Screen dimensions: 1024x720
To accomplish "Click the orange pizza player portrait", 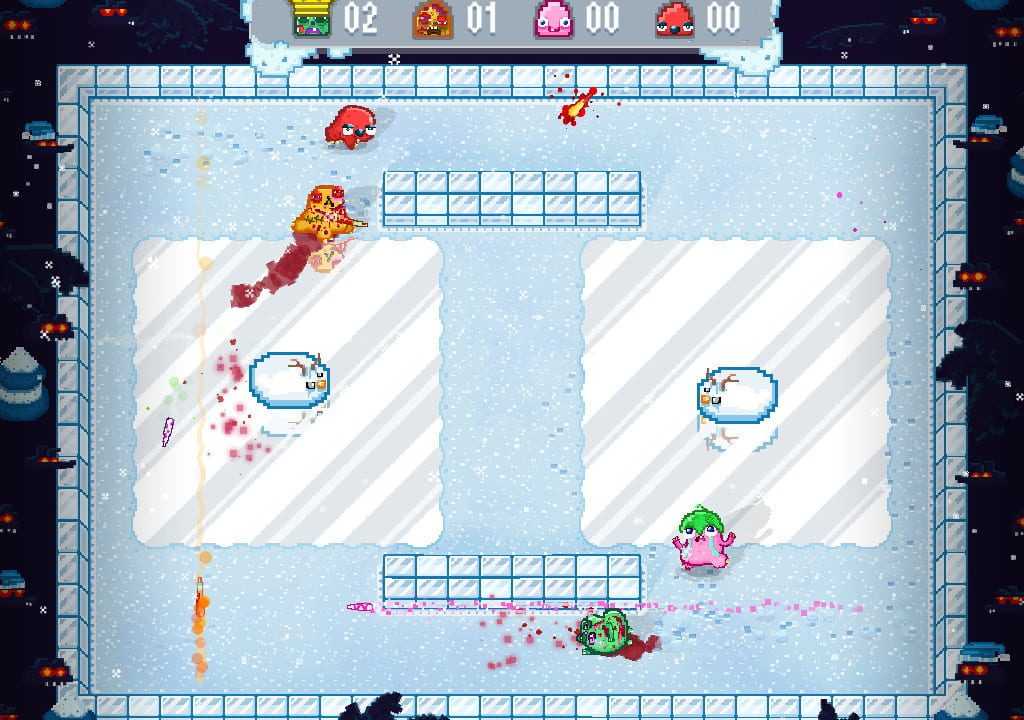I will (433, 20).
